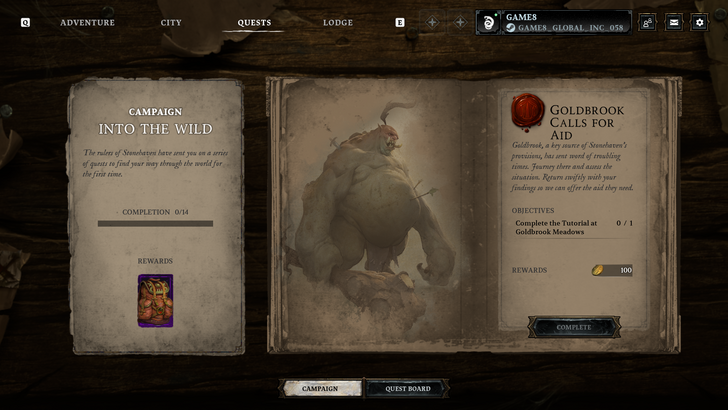
Task: Go to the Lodge tab
Action: point(338,22)
